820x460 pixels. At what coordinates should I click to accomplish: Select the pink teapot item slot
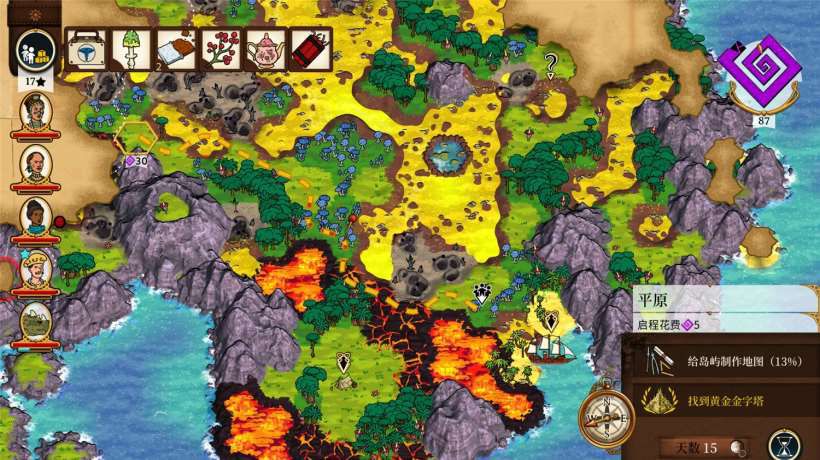coord(267,47)
